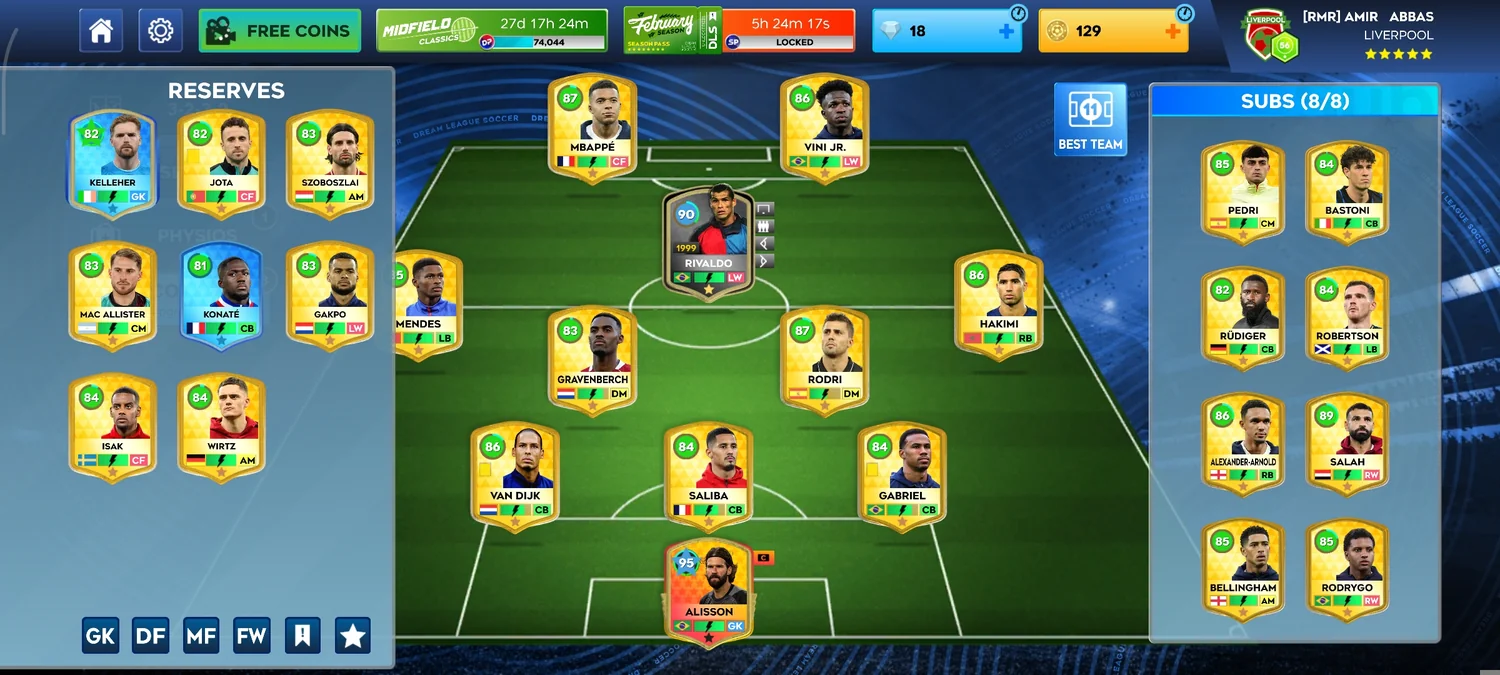Image resolution: width=1500 pixels, height=675 pixels.
Task: Select Kelleher in the reserves
Action: pyautogui.click(x=112, y=162)
